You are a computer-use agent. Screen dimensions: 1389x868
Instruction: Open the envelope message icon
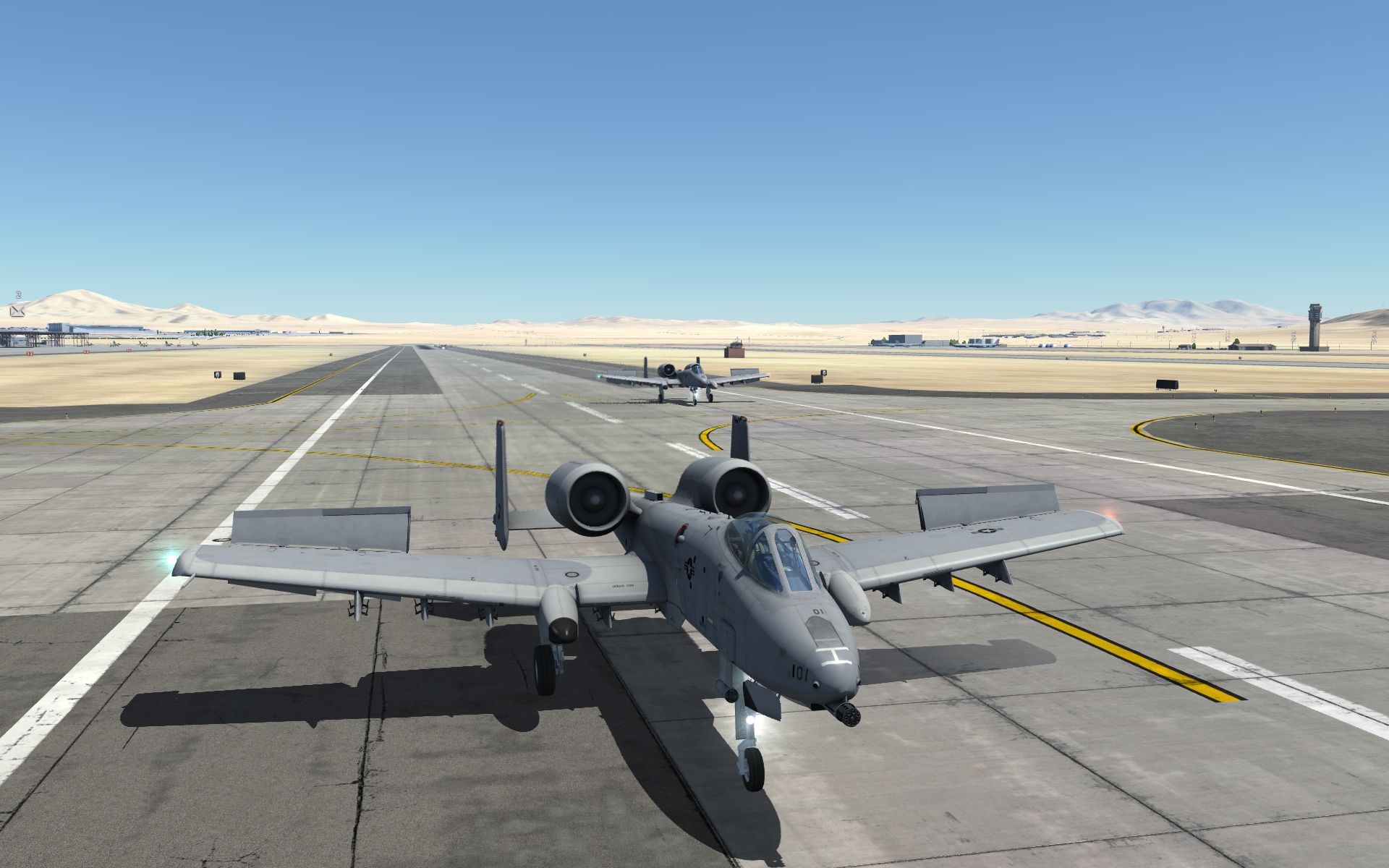pyautogui.click(x=18, y=310)
